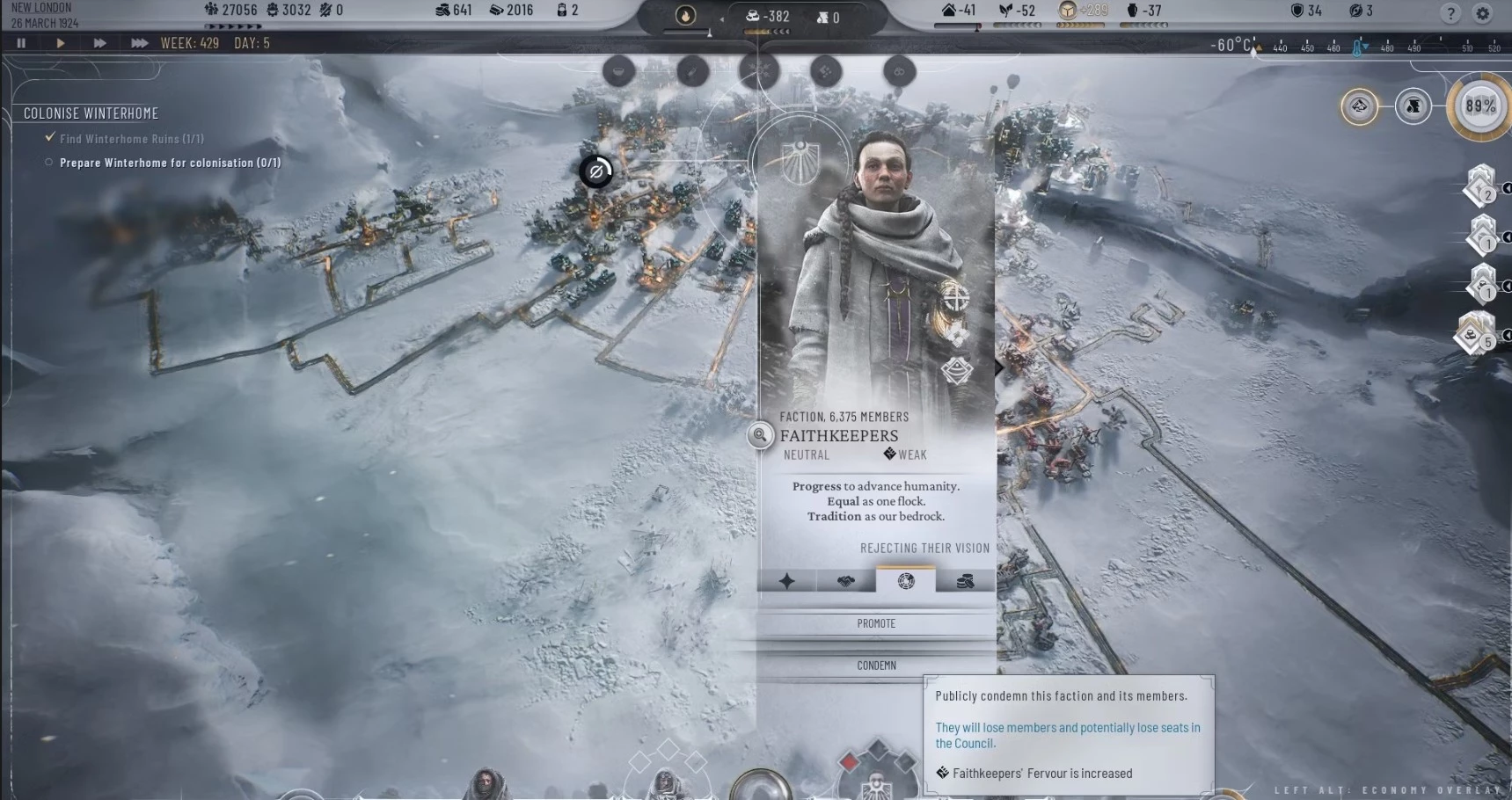1512x800 pixels.
Task: Open the side notification stack showing 5
Action: click(x=1474, y=335)
